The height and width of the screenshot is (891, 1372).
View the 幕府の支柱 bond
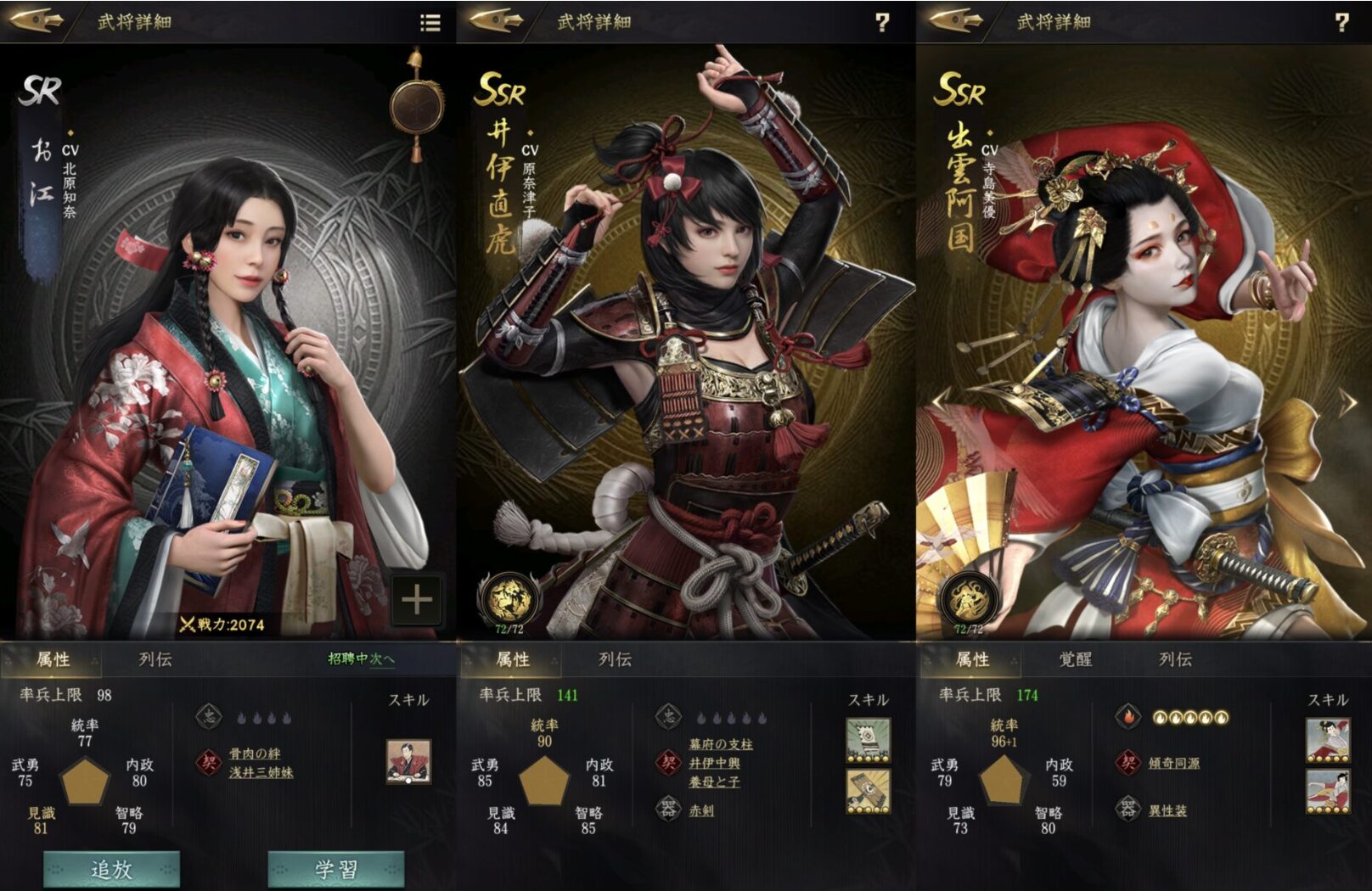pos(720,744)
